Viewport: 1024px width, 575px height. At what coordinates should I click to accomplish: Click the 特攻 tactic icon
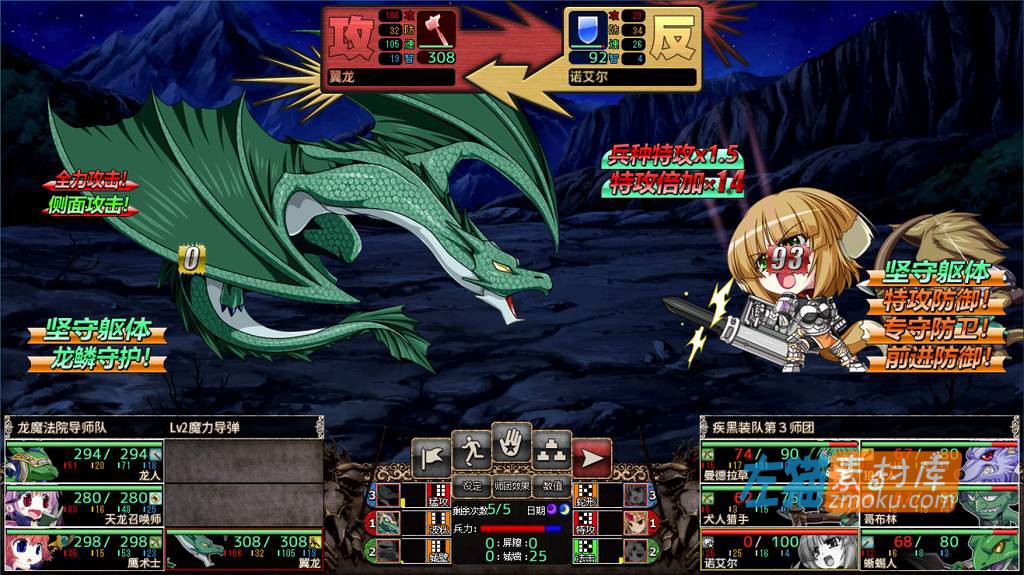point(585,522)
